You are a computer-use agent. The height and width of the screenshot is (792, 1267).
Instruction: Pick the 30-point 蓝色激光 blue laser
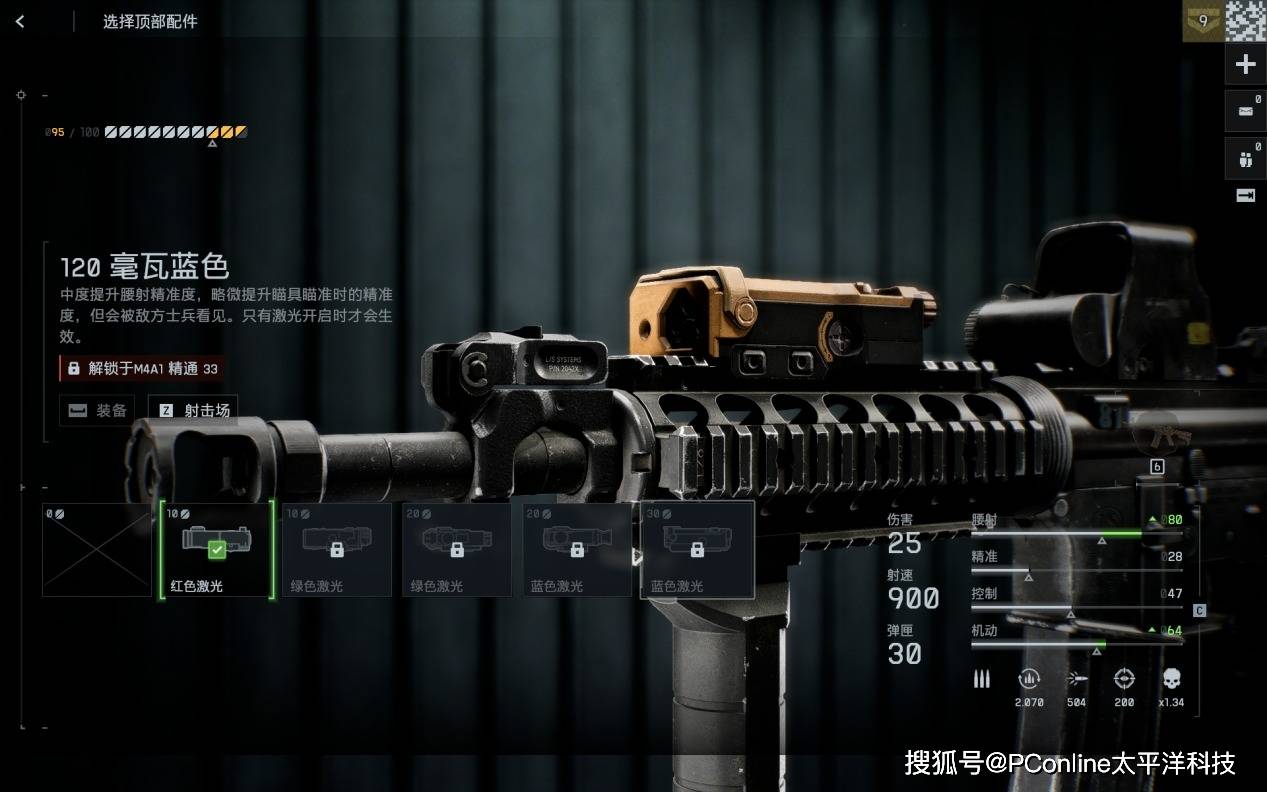point(697,550)
